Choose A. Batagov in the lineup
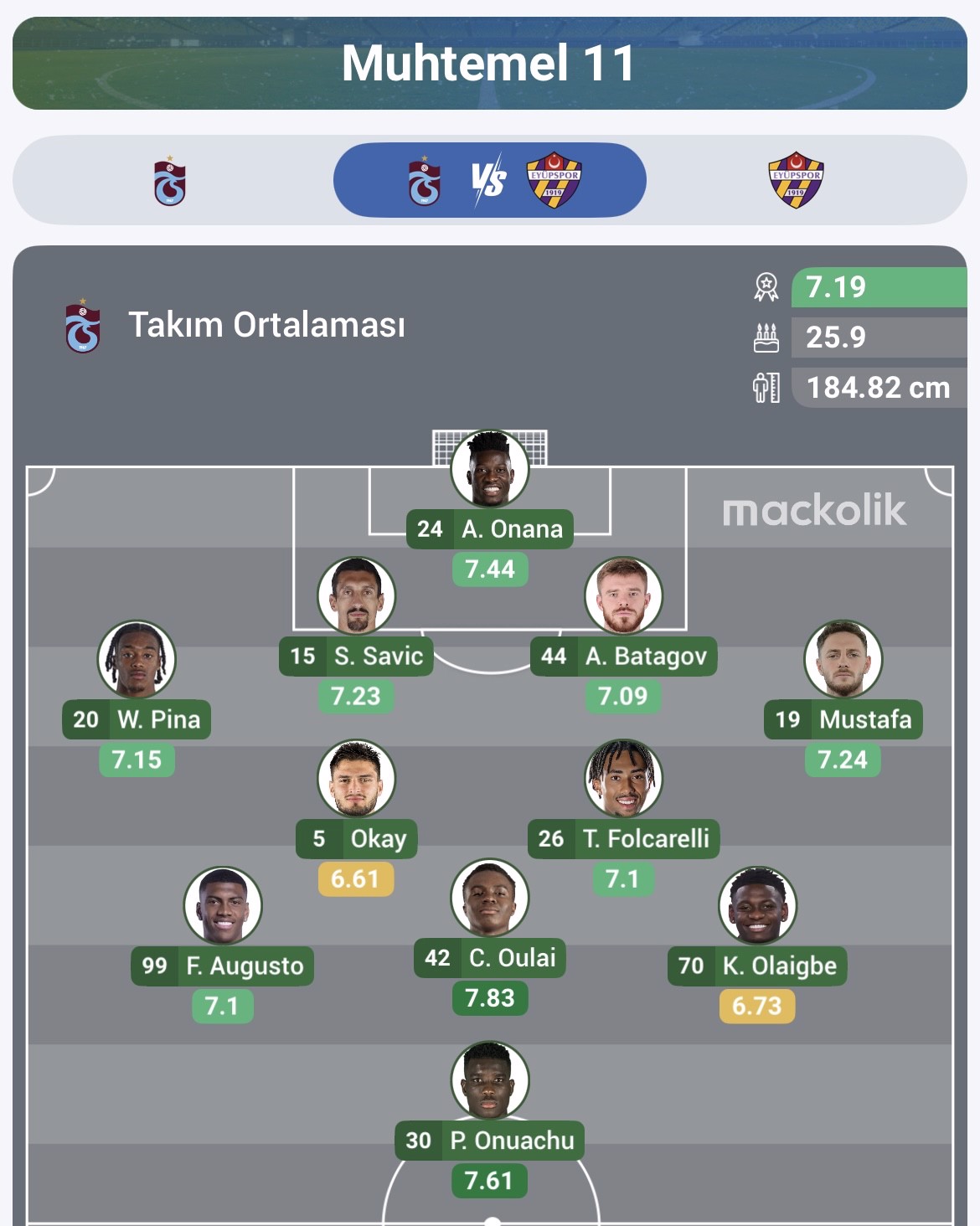 click(623, 597)
